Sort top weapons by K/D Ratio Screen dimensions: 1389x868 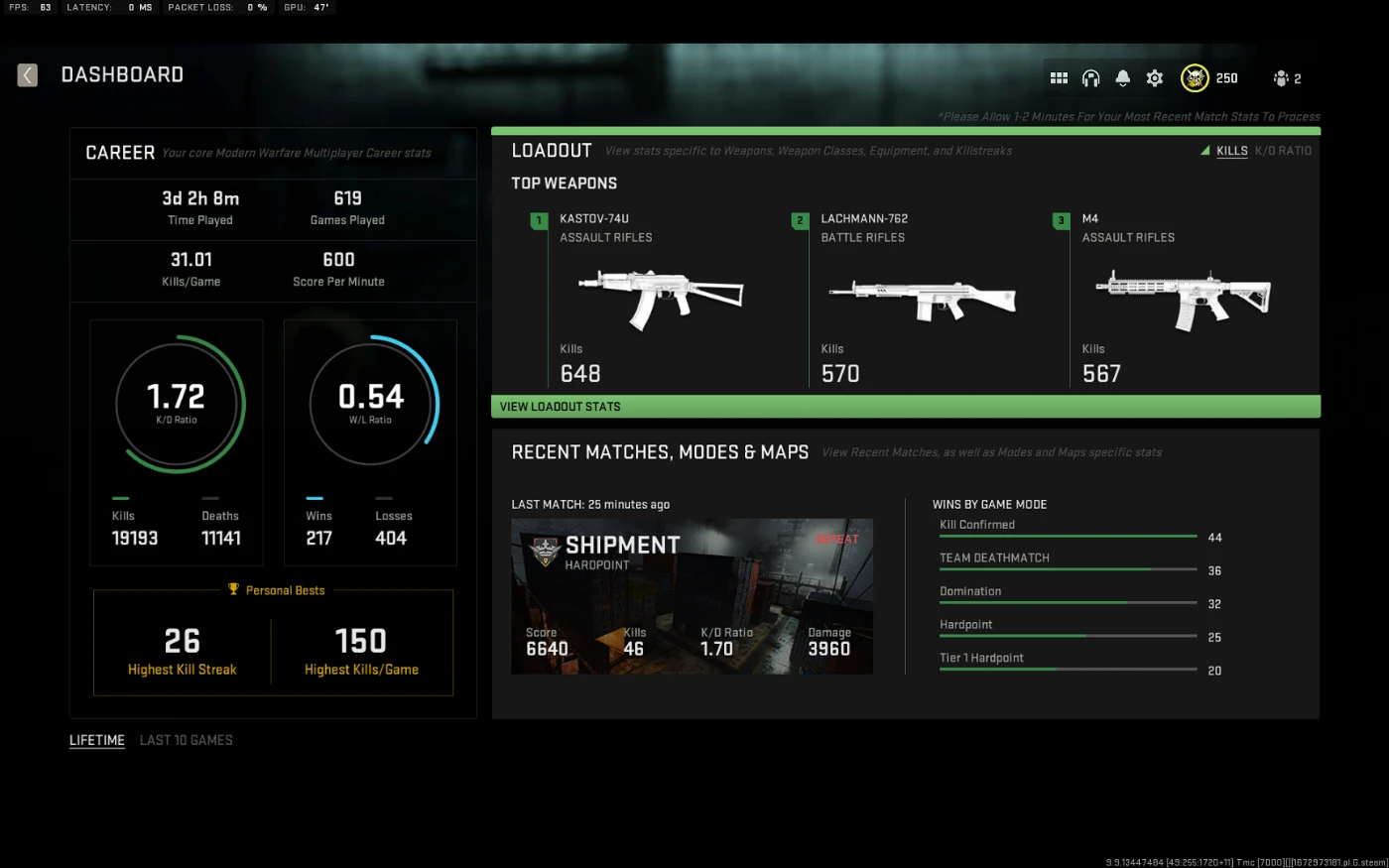pyautogui.click(x=1283, y=151)
